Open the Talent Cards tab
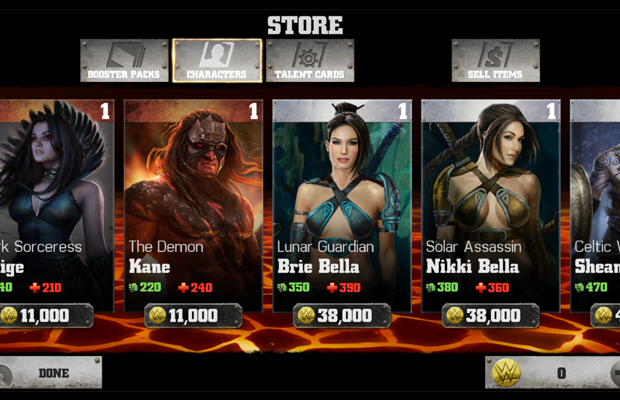The width and height of the screenshot is (620, 400). tap(310, 60)
